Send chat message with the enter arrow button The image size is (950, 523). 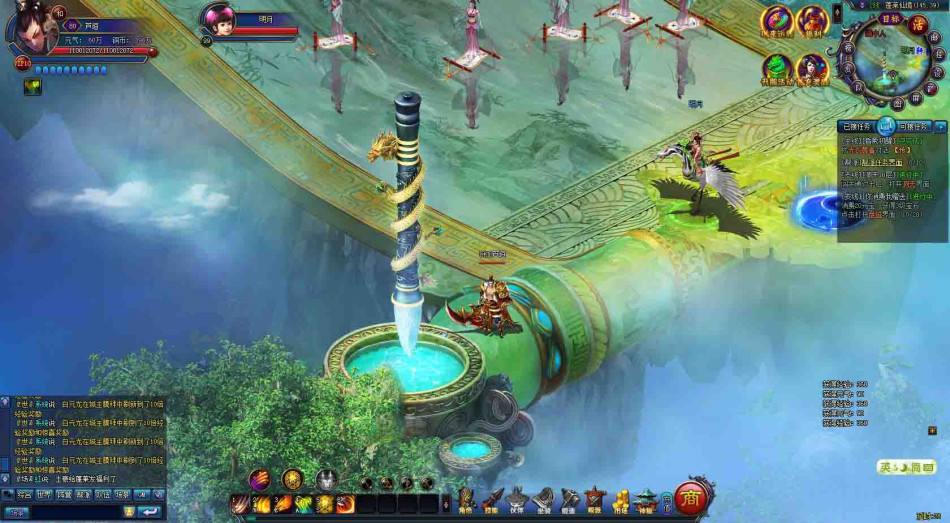pos(149,511)
